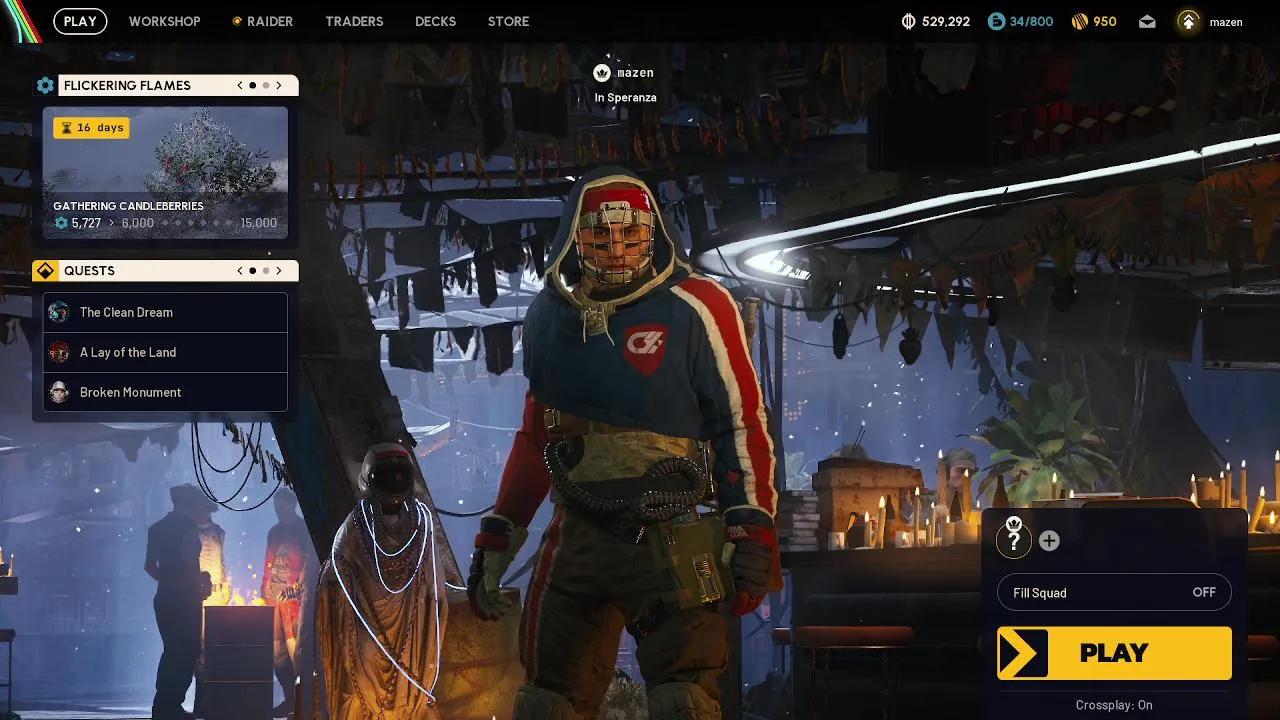Open the mail inbox envelope icon
This screenshot has height=720, width=1280.
[1147, 21]
